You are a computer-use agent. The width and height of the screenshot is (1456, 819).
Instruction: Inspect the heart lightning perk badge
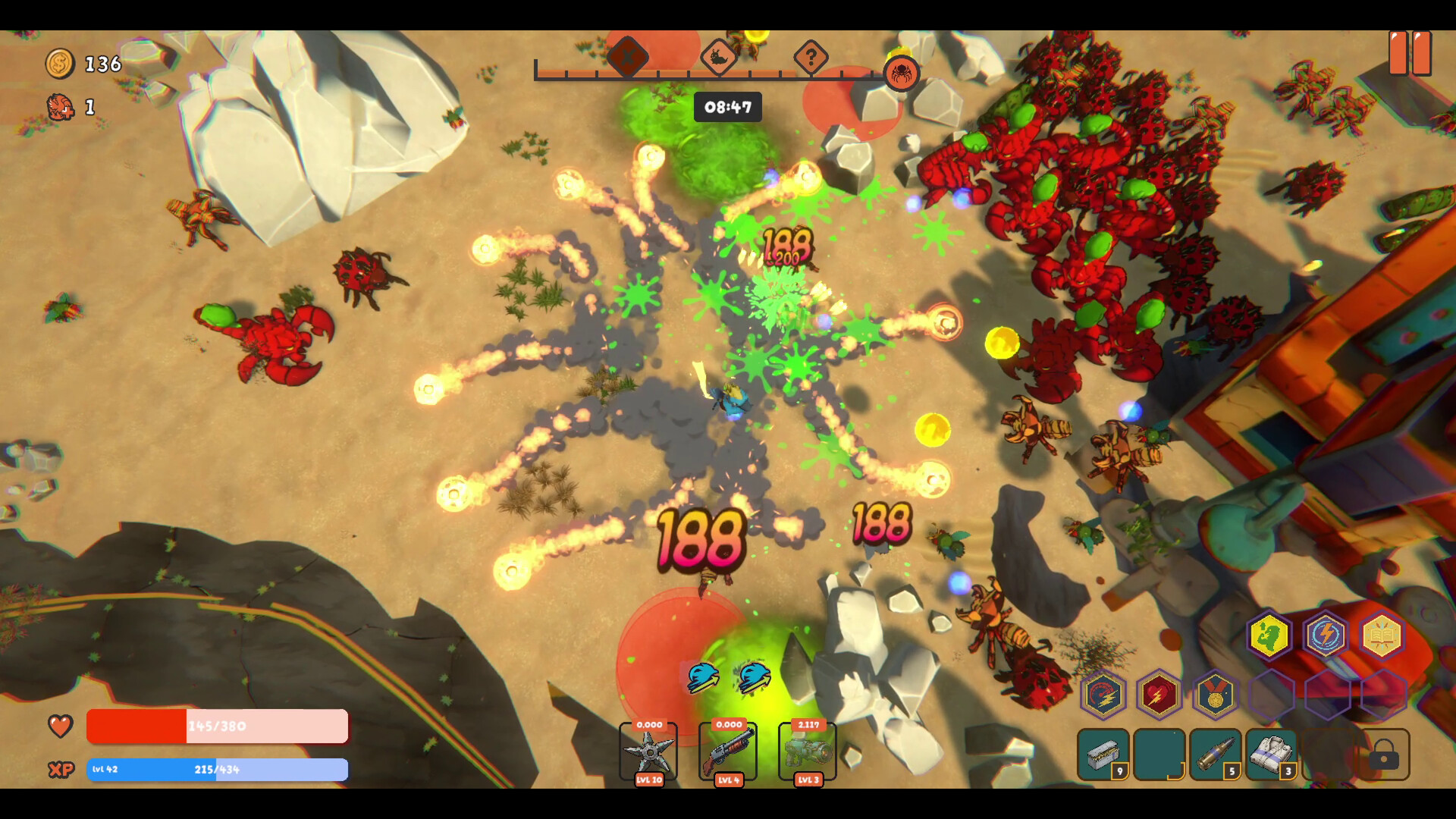point(1159,695)
